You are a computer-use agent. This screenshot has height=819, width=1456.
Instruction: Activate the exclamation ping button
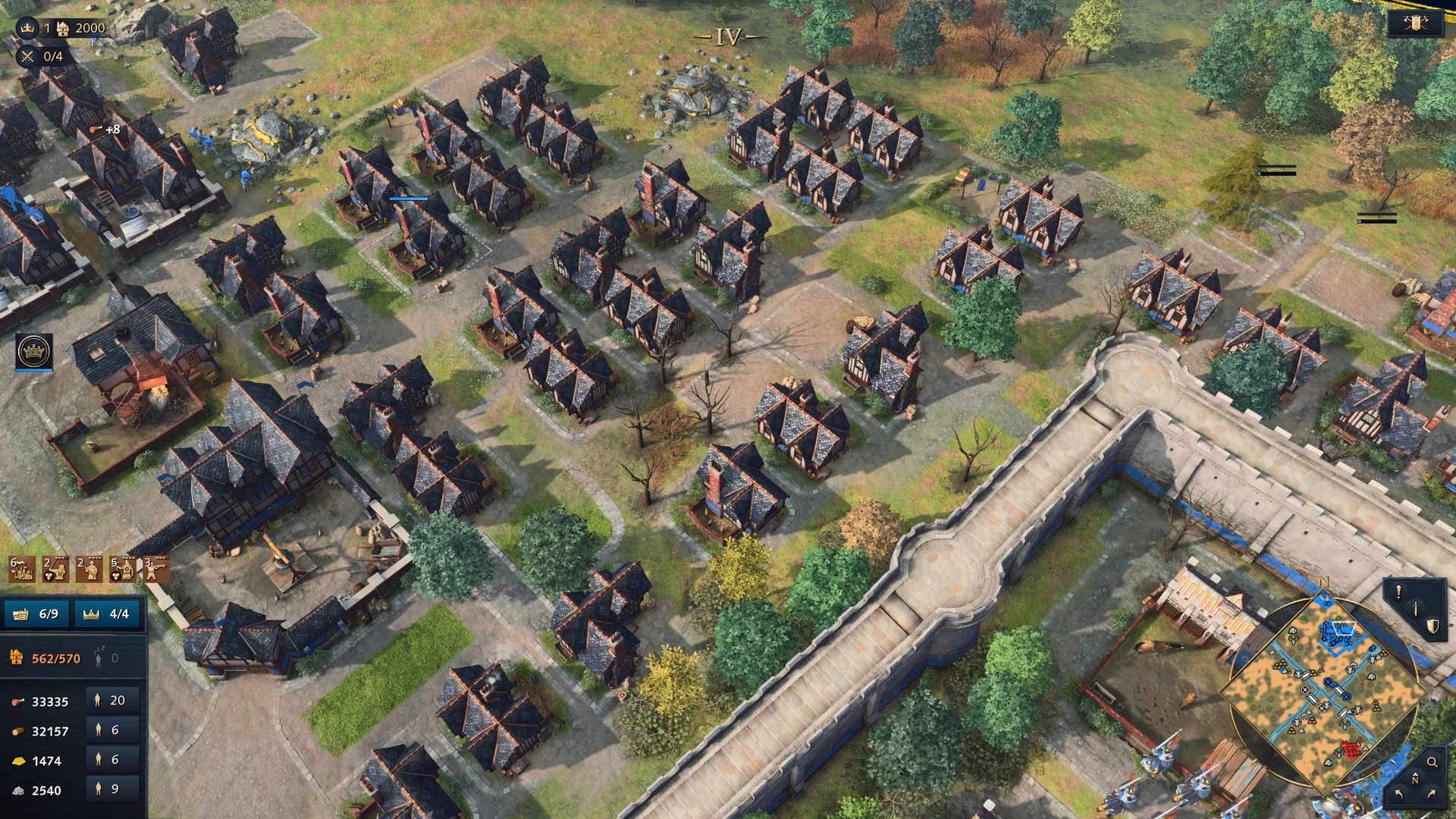1398,593
